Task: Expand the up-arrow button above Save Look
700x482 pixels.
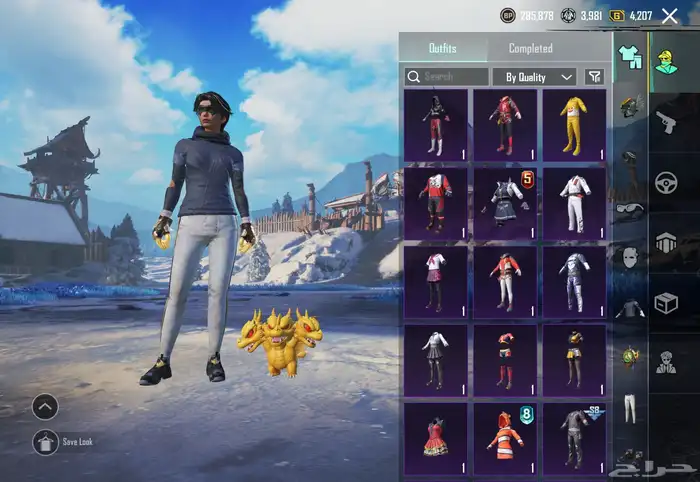Action: 45,406
